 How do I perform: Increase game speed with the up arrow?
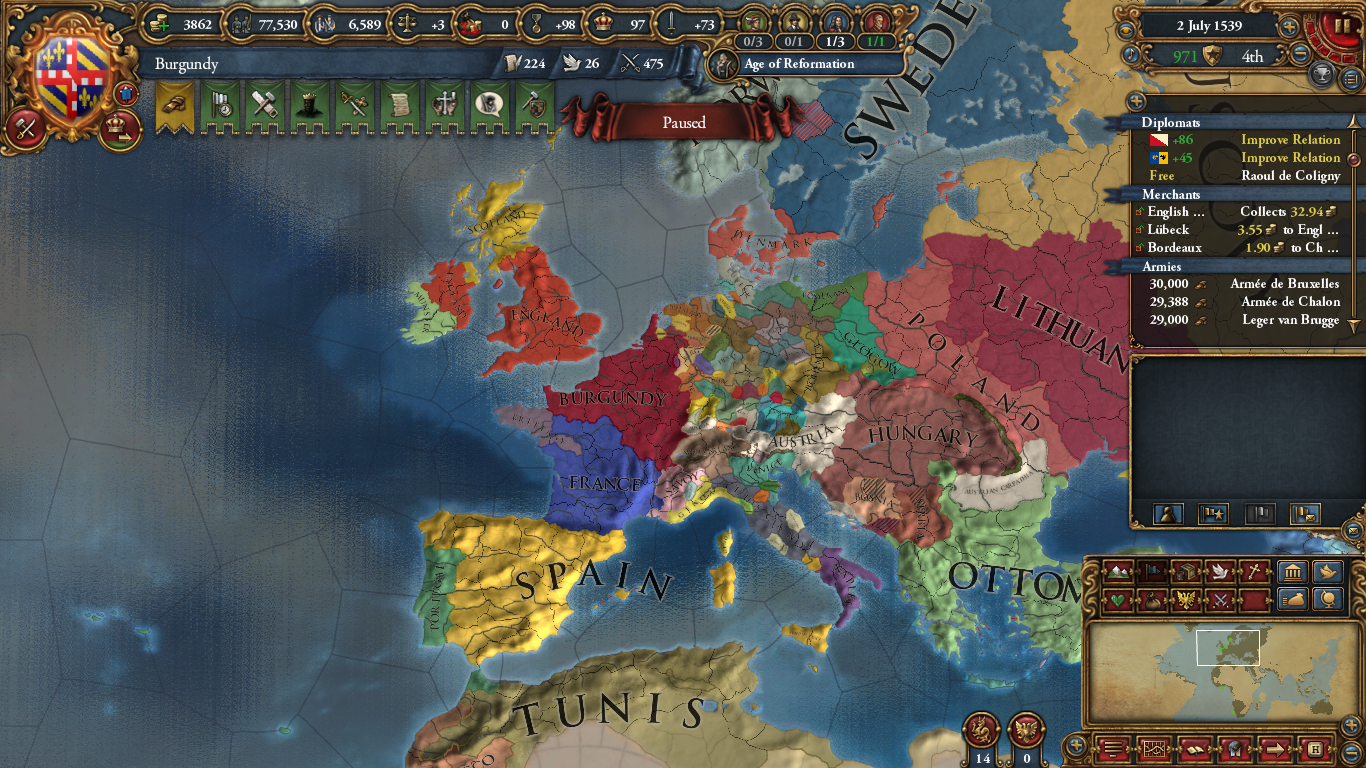(x=1289, y=26)
